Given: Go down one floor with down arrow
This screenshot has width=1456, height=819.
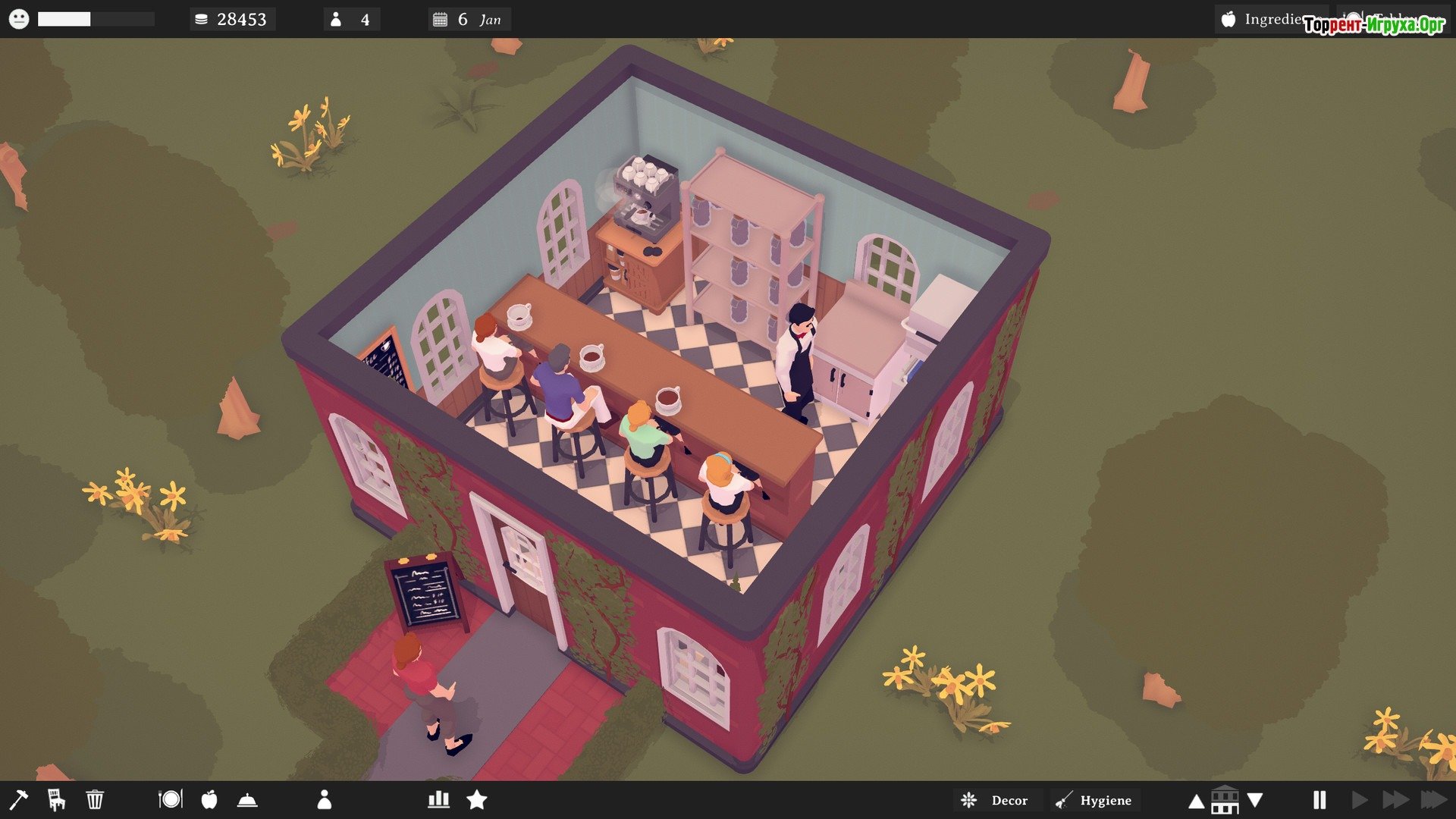Looking at the screenshot, I should point(1255,799).
